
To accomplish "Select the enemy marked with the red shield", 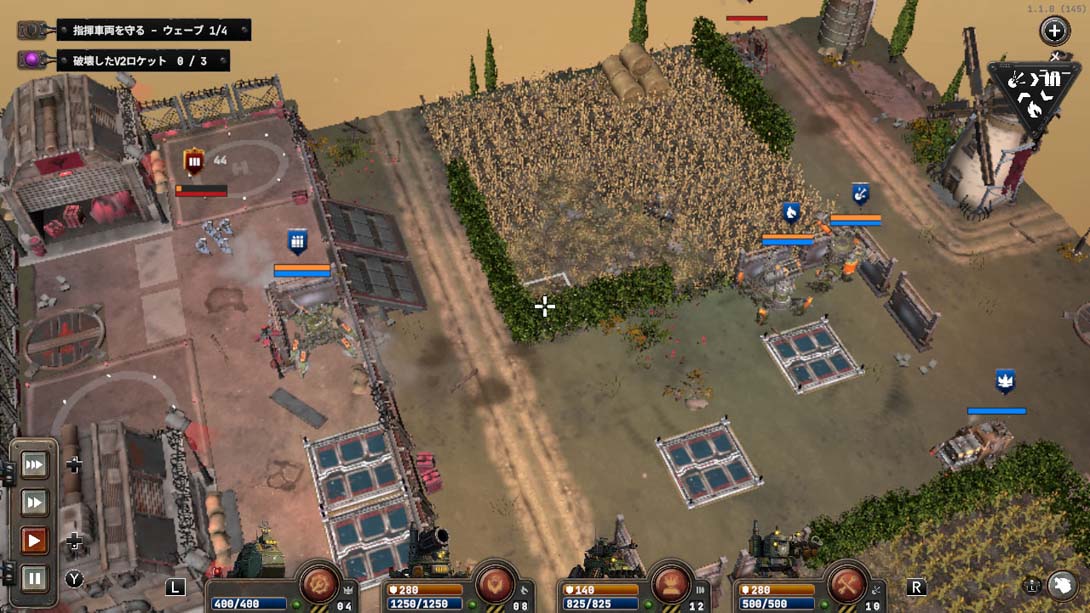I will pyautogui.click(x=194, y=162).
